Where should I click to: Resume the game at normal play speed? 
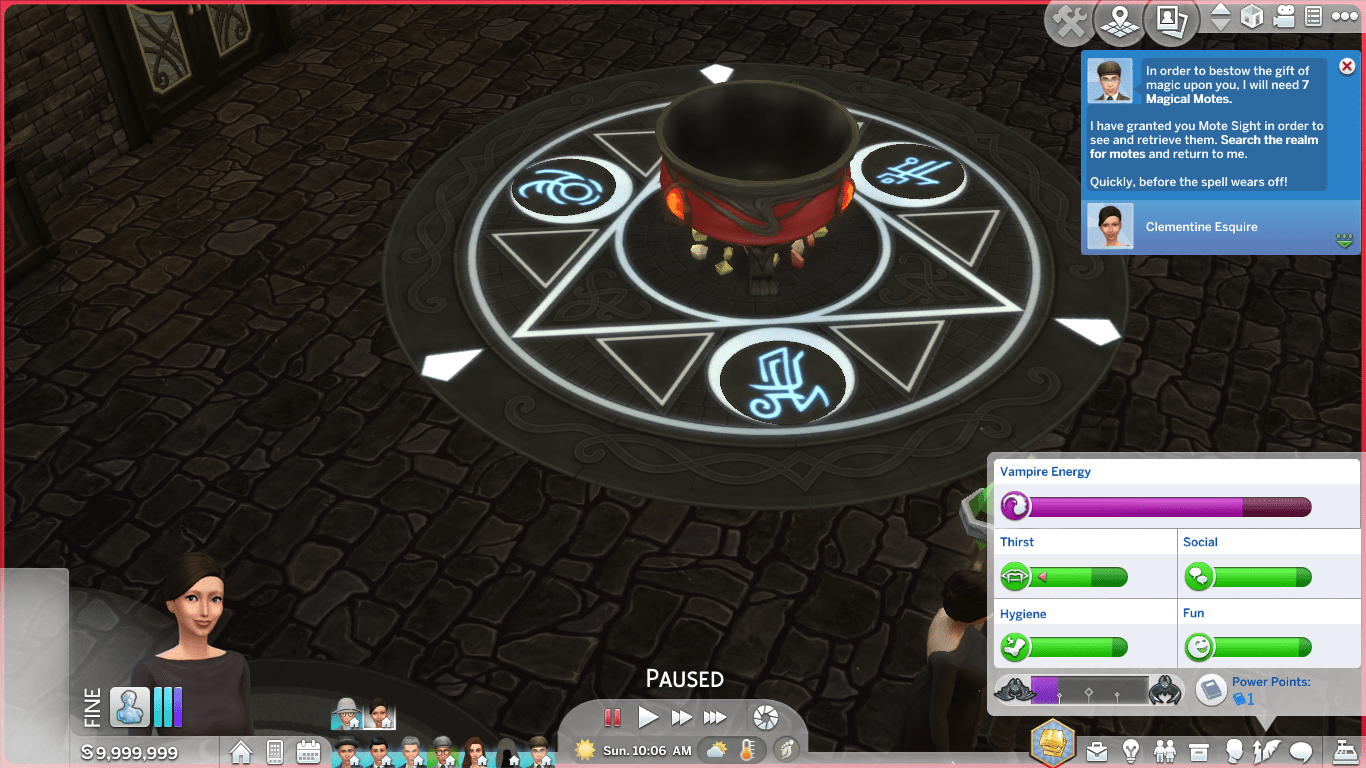tap(648, 717)
